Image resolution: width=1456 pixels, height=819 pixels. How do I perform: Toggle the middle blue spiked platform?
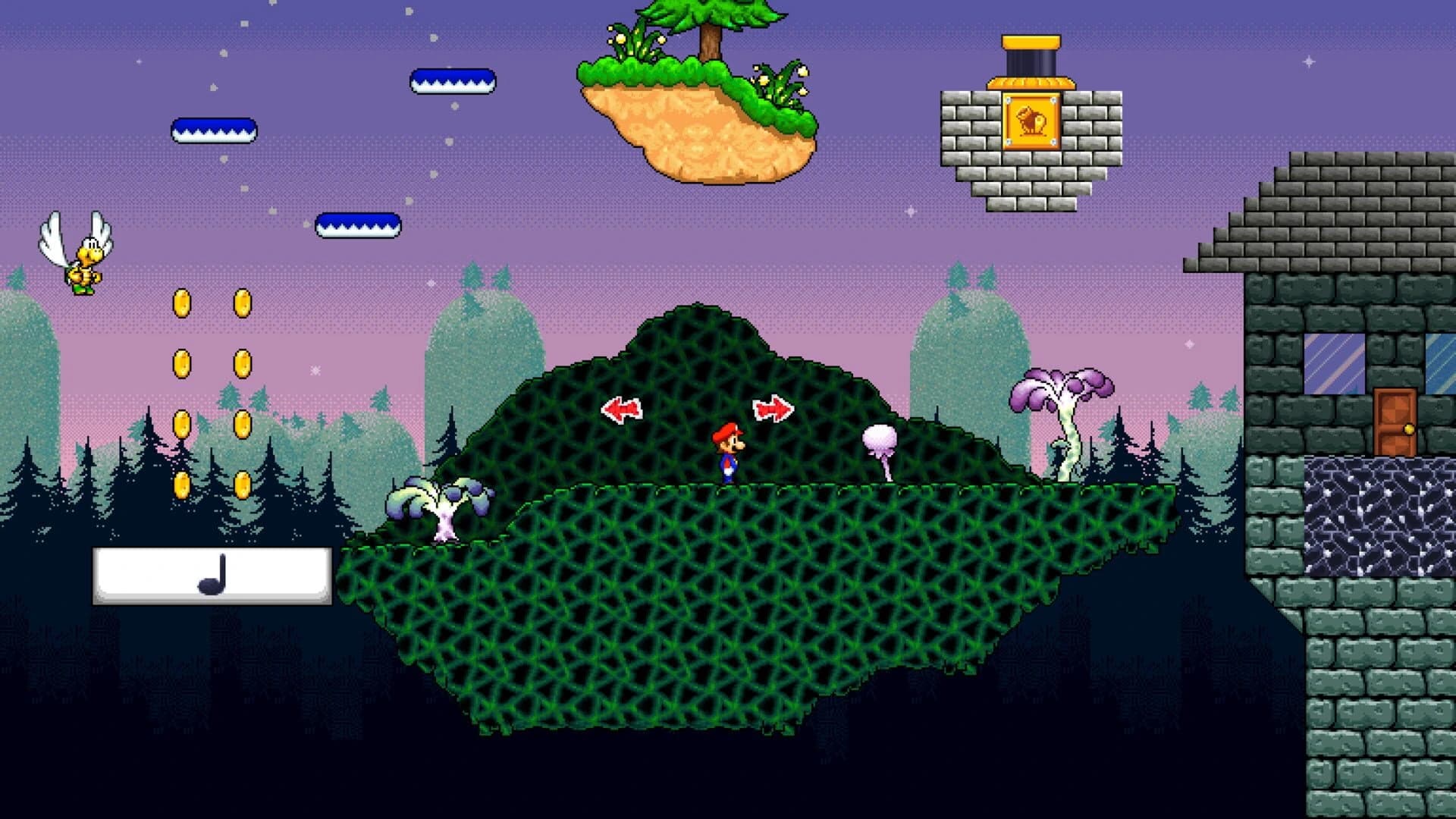pos(212,129)
